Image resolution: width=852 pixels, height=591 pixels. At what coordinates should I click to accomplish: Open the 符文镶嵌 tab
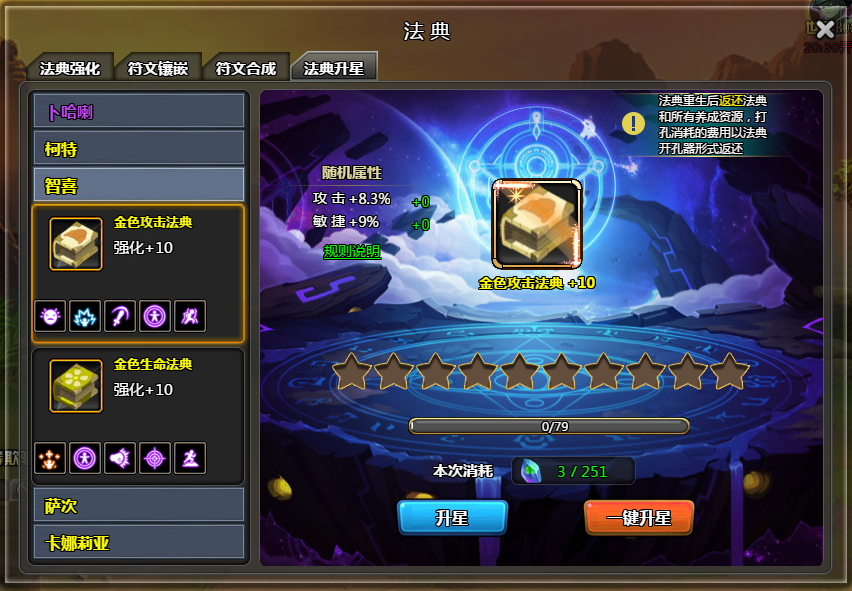pyautogui.click(x=158, y=69)
